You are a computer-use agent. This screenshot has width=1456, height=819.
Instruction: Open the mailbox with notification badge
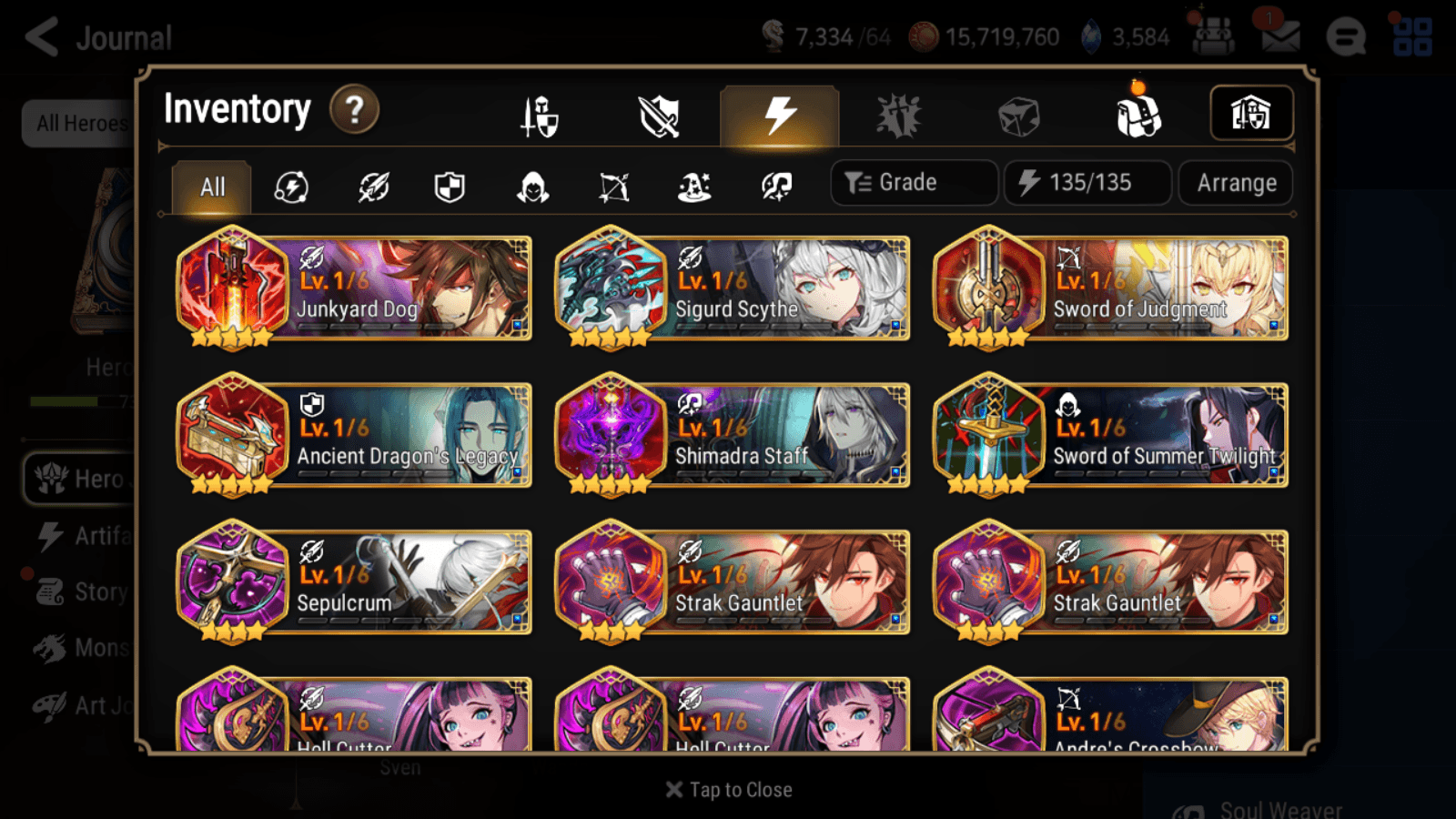point(1279,36)
